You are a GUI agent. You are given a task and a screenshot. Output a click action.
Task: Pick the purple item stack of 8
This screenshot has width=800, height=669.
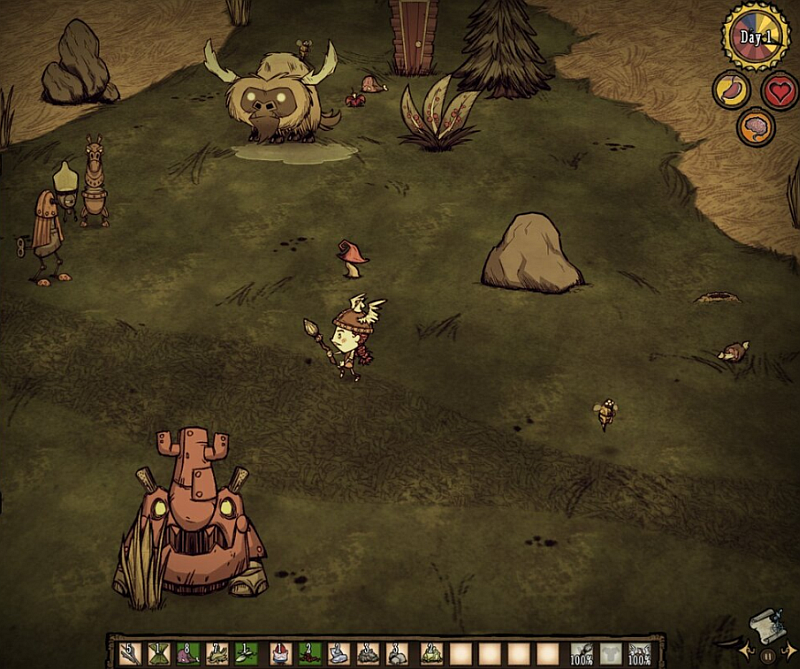pyautogui.click(x=187, y=654)
